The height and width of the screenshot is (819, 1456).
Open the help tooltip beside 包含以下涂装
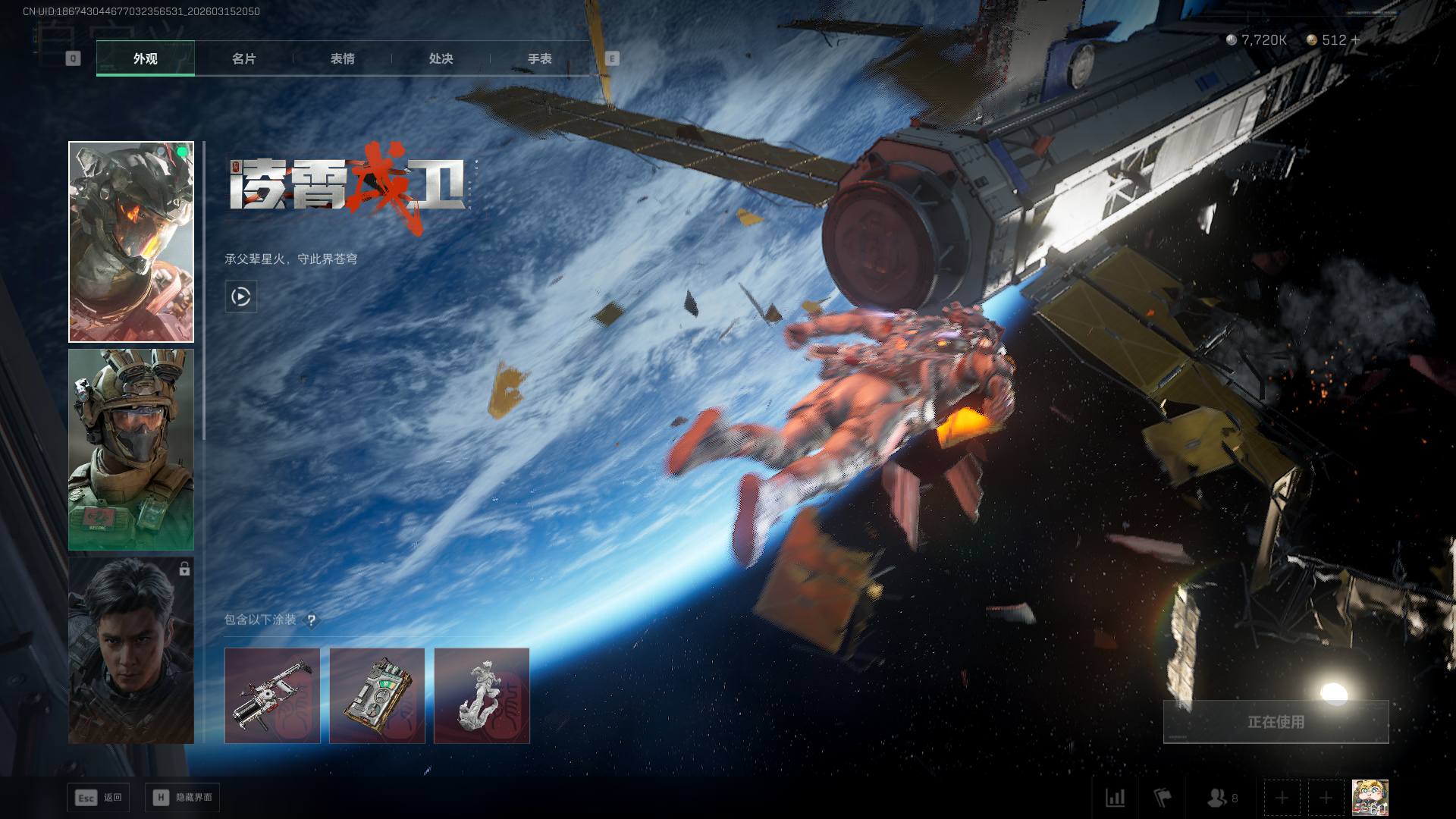pyautogui.click(x=311, y=620)
